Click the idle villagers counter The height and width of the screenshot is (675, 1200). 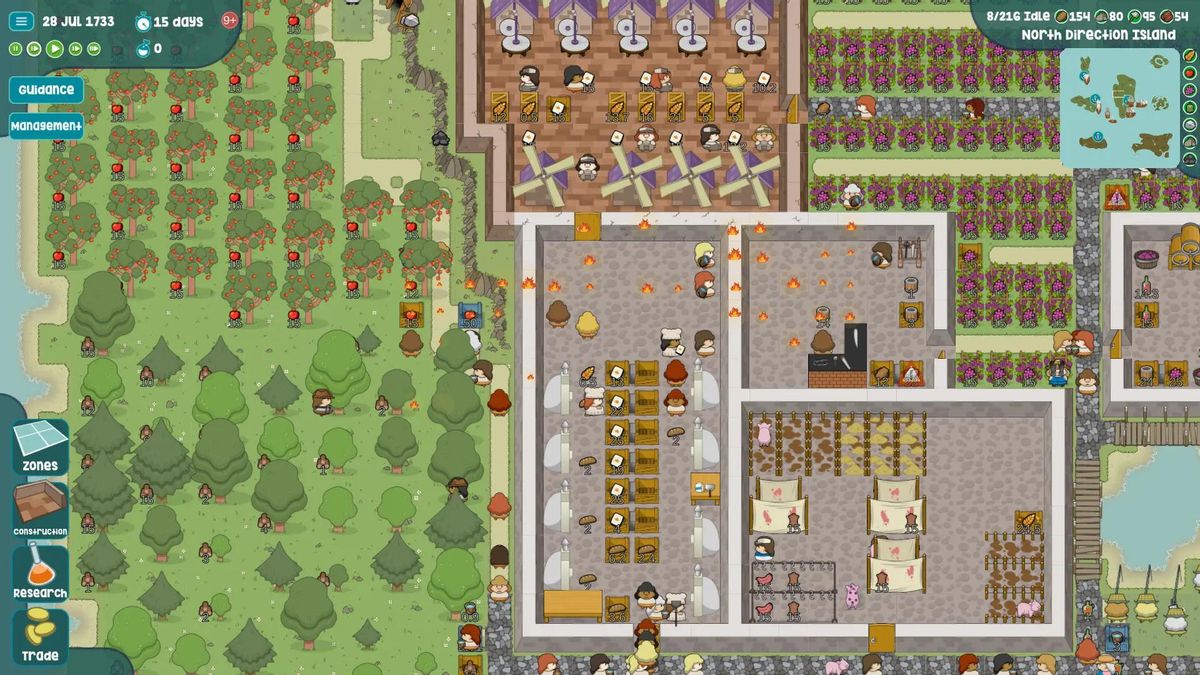pyautogui.click(x=1018, y=16)
